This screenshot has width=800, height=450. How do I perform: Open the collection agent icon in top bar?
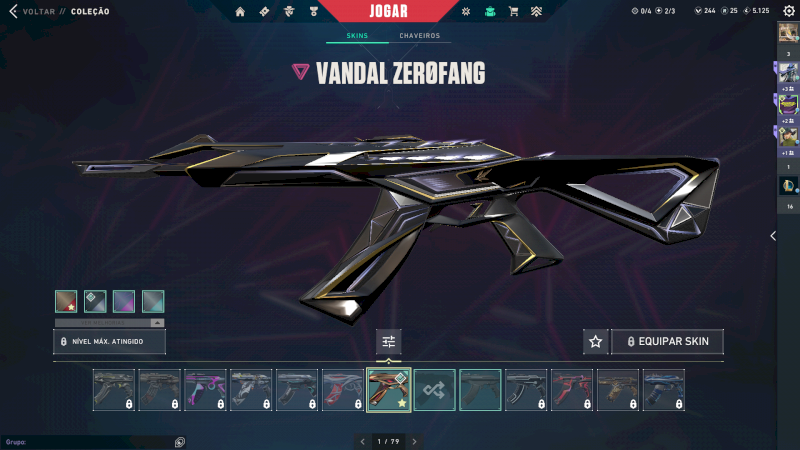(x=489, y=12)
